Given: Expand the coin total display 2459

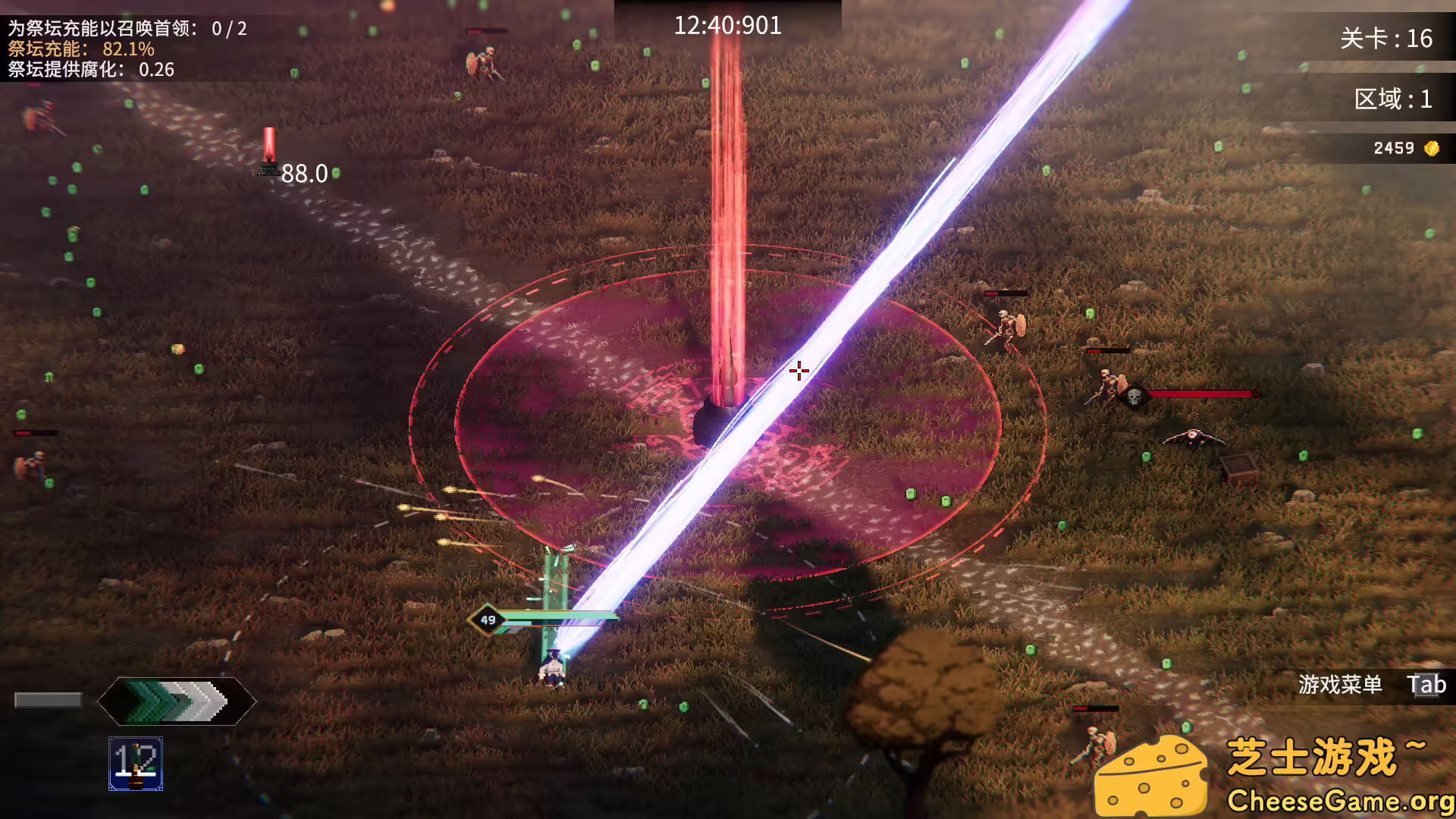Looking at the screenshot, I should point(1395,148).
